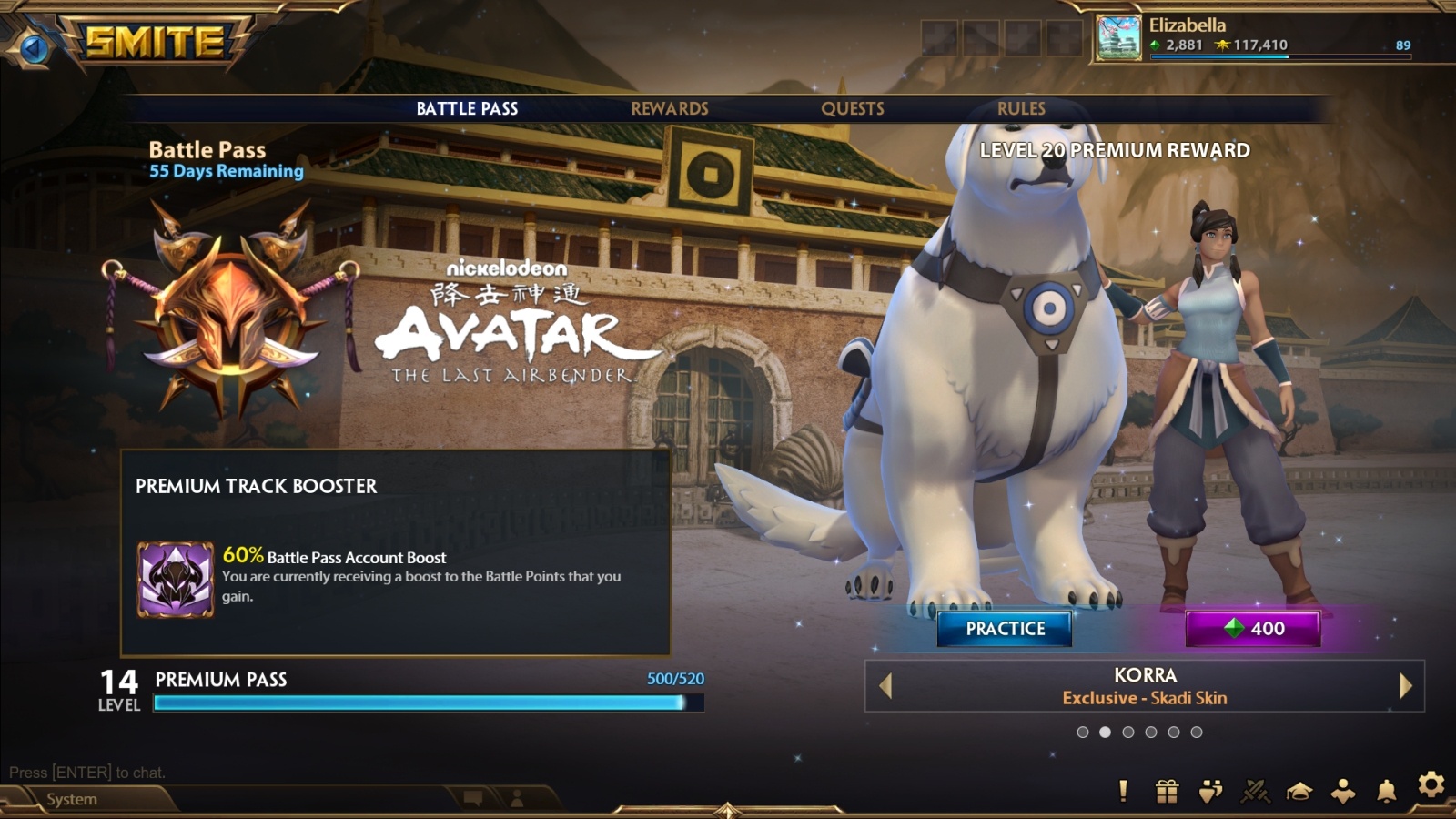The height and width of the screenshot is (819, 1456).
Task: Open Elizabella's player profile avatar
Action: click(x=1118, y=38)
